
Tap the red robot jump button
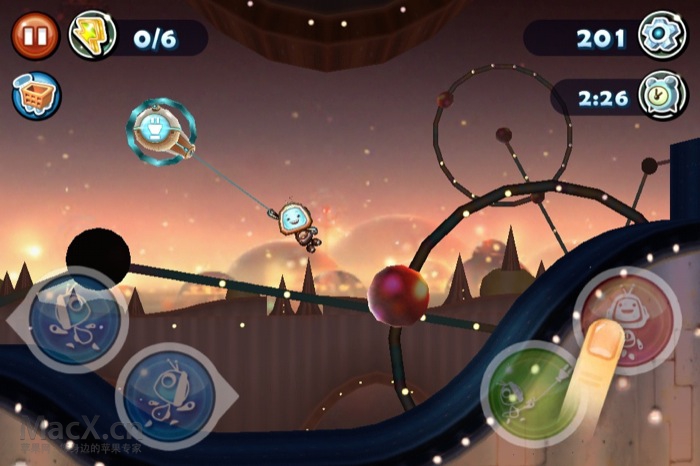(627, 320)
